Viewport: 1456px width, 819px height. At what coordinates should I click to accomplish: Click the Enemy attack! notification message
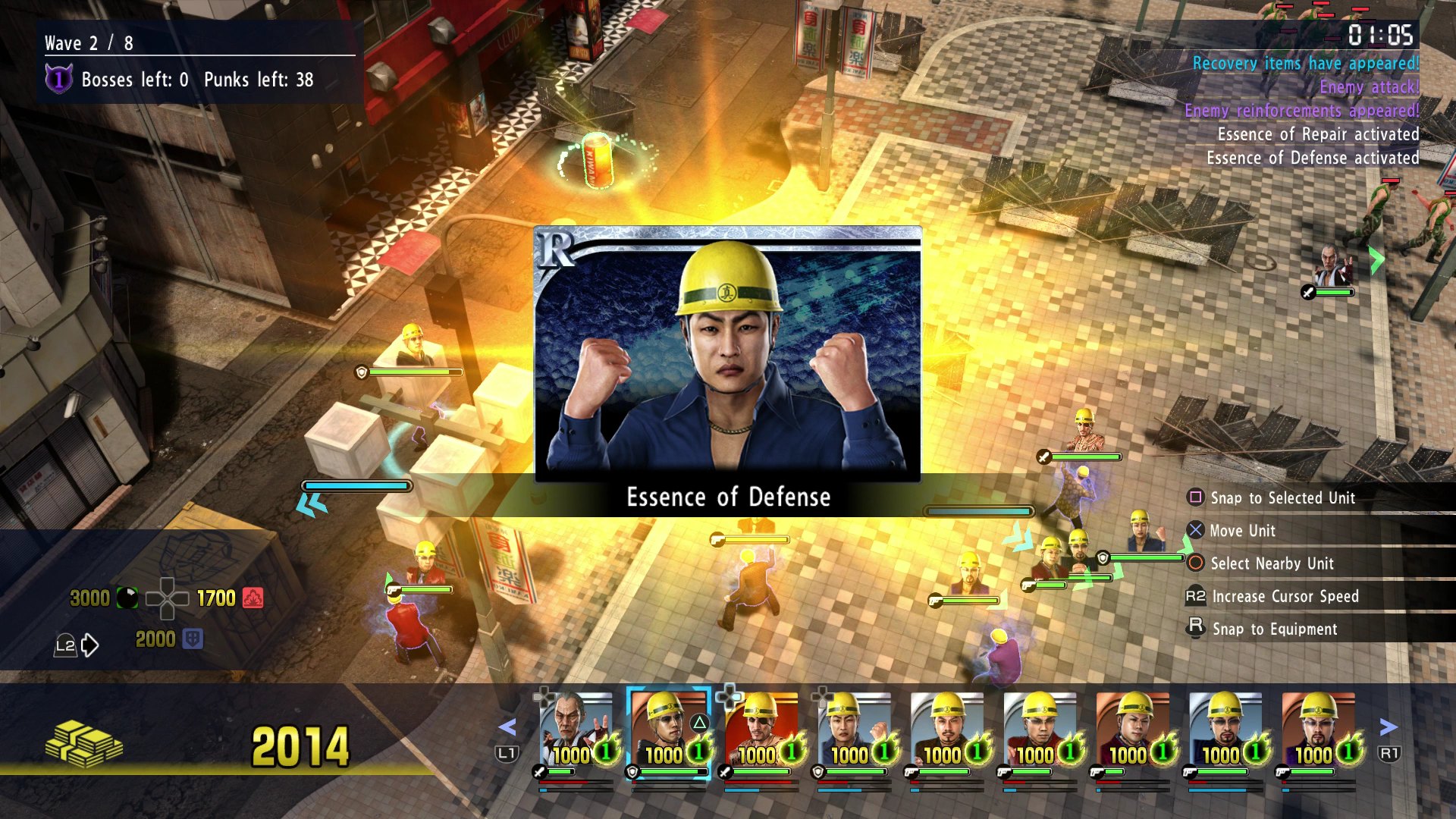(1367, 86)
